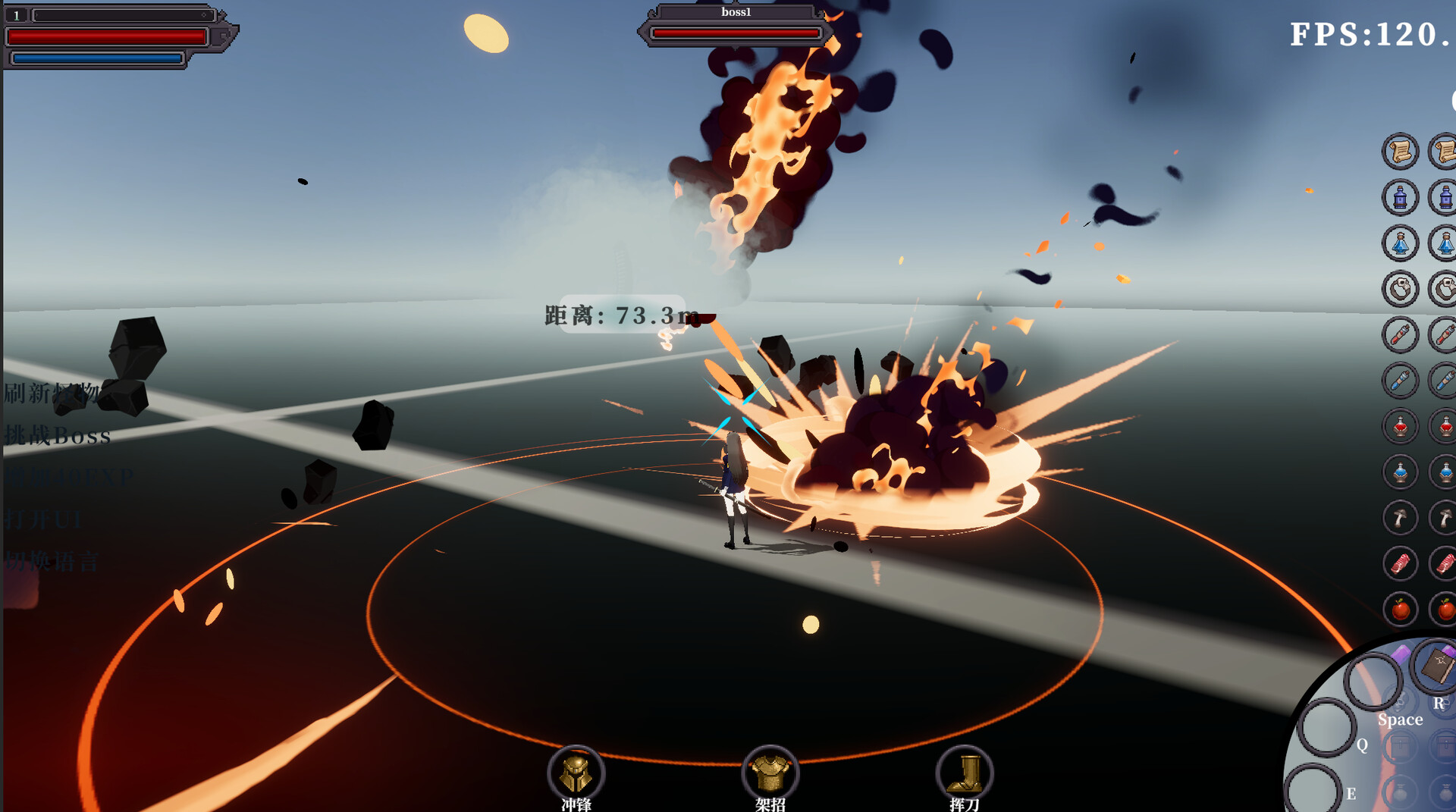The height and width of the screenshot is (812, 1456).
Task: Use the left-column red vial item
Action: pyautogui.click(x=1400, y=334)
